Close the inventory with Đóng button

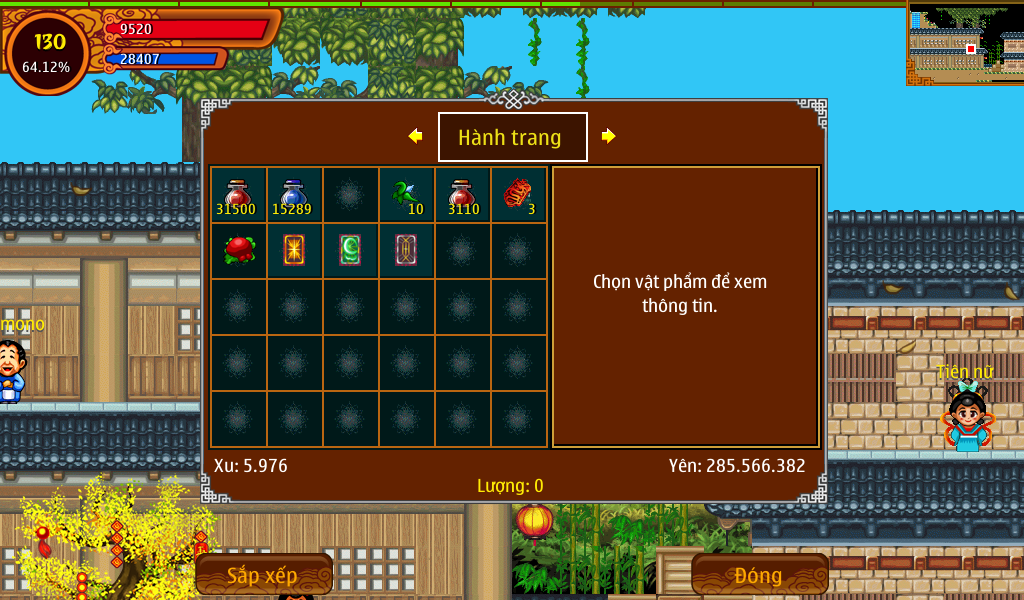[759, 575]
